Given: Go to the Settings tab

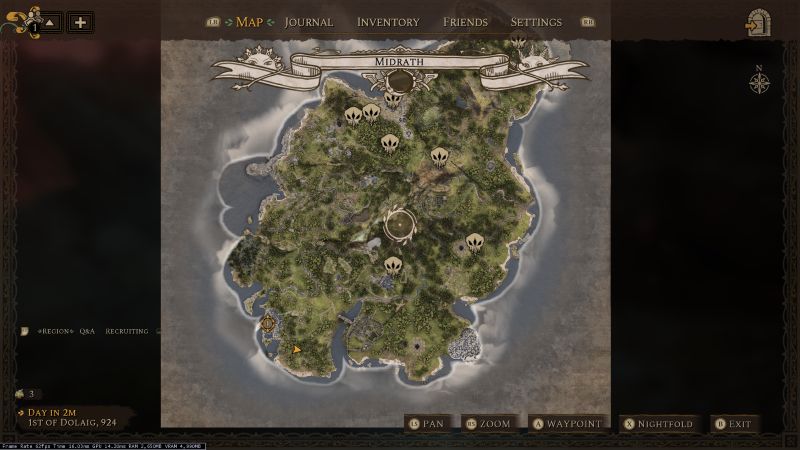Looking at the screenshot, I should pos(536,22).
